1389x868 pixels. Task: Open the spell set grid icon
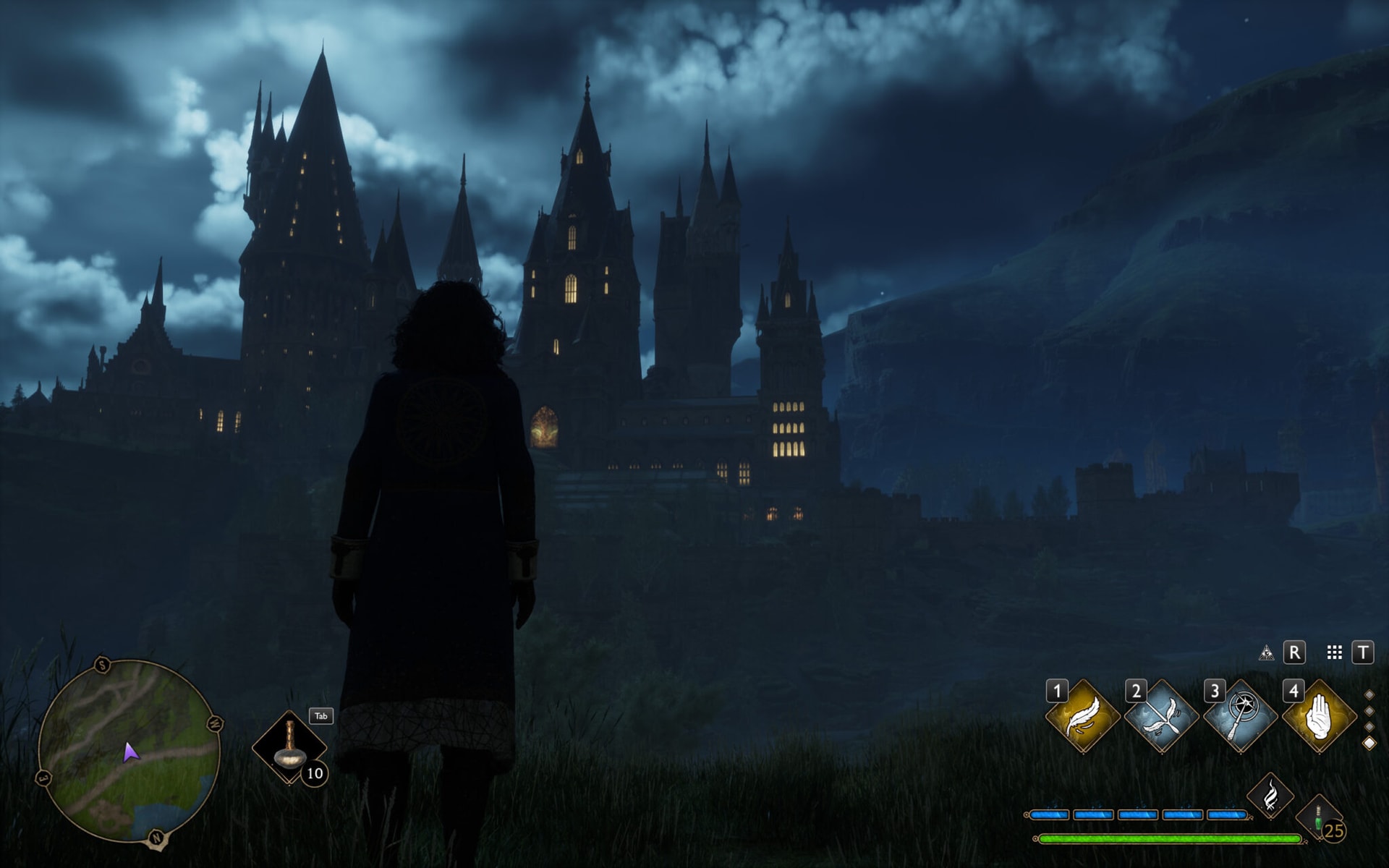pos(1334,653)
